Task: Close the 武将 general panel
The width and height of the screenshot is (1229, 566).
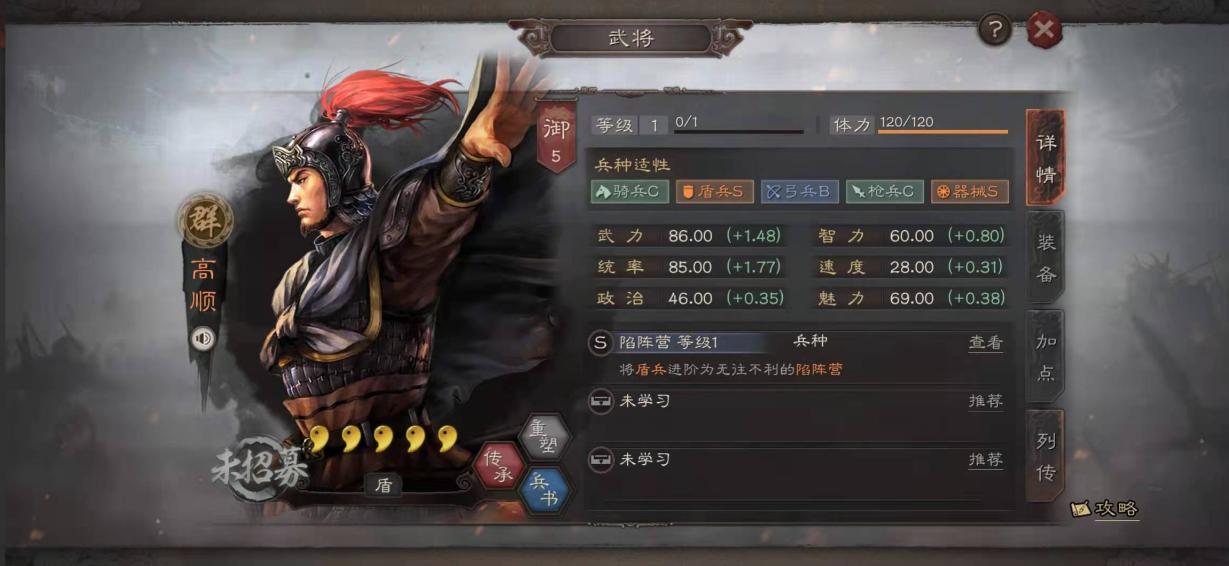Action: tap(1044, 31)
